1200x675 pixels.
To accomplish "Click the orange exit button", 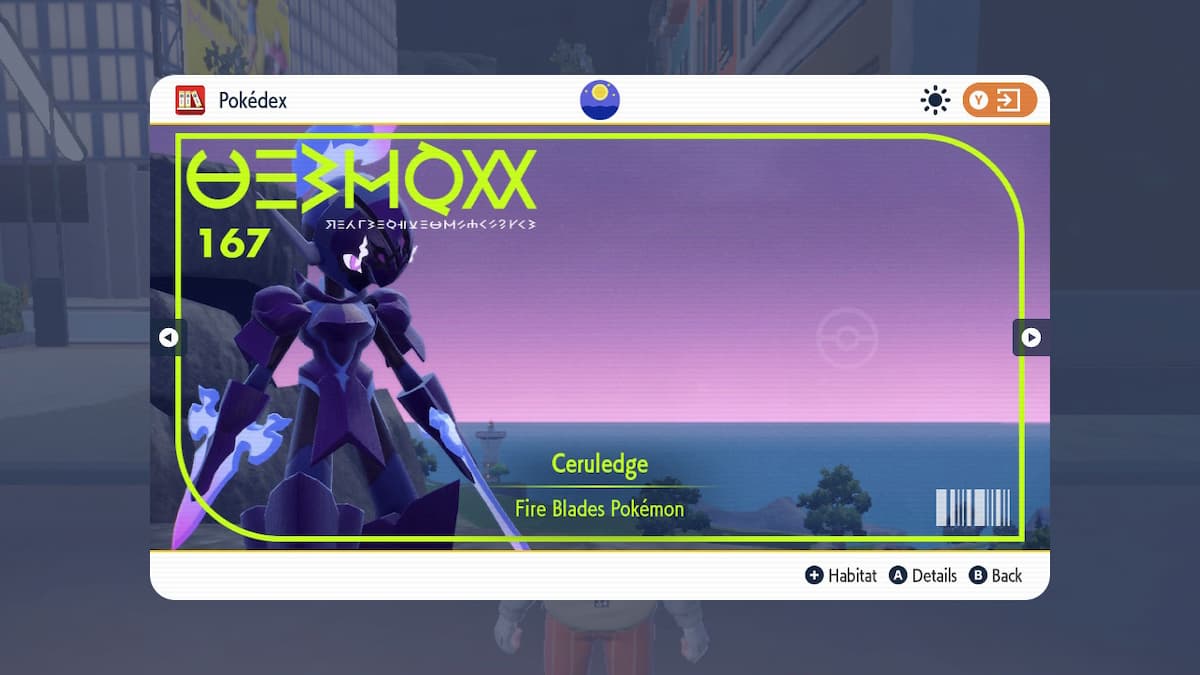I will click(x=999, y=100).
